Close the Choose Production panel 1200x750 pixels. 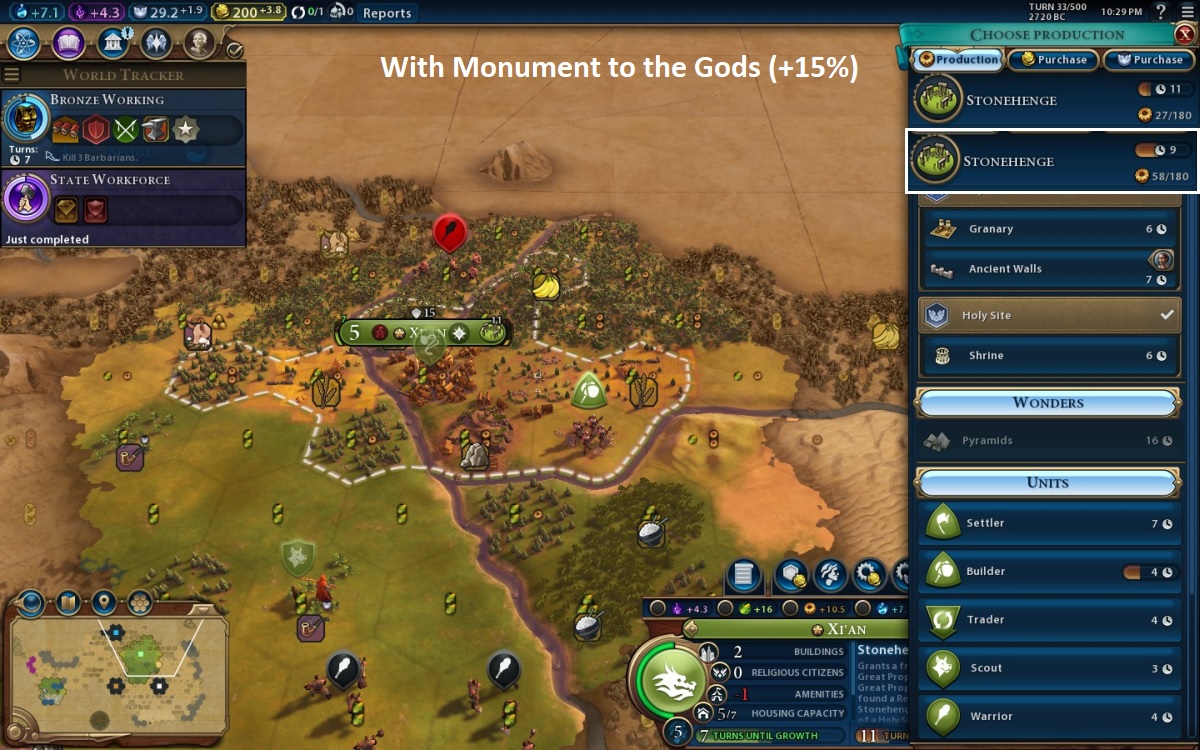pyautogui.click(x=1185, y=34)
